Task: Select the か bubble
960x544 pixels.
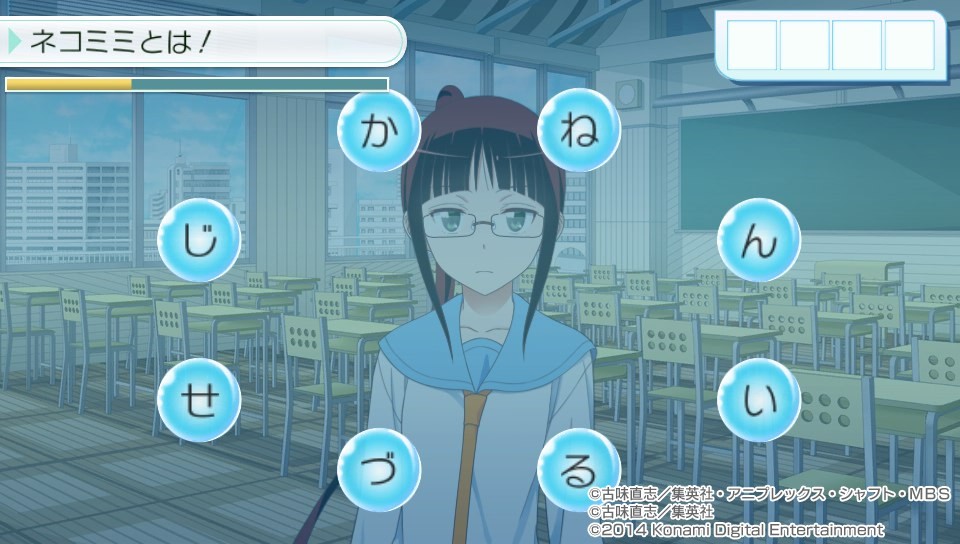Action: (377, 131)
